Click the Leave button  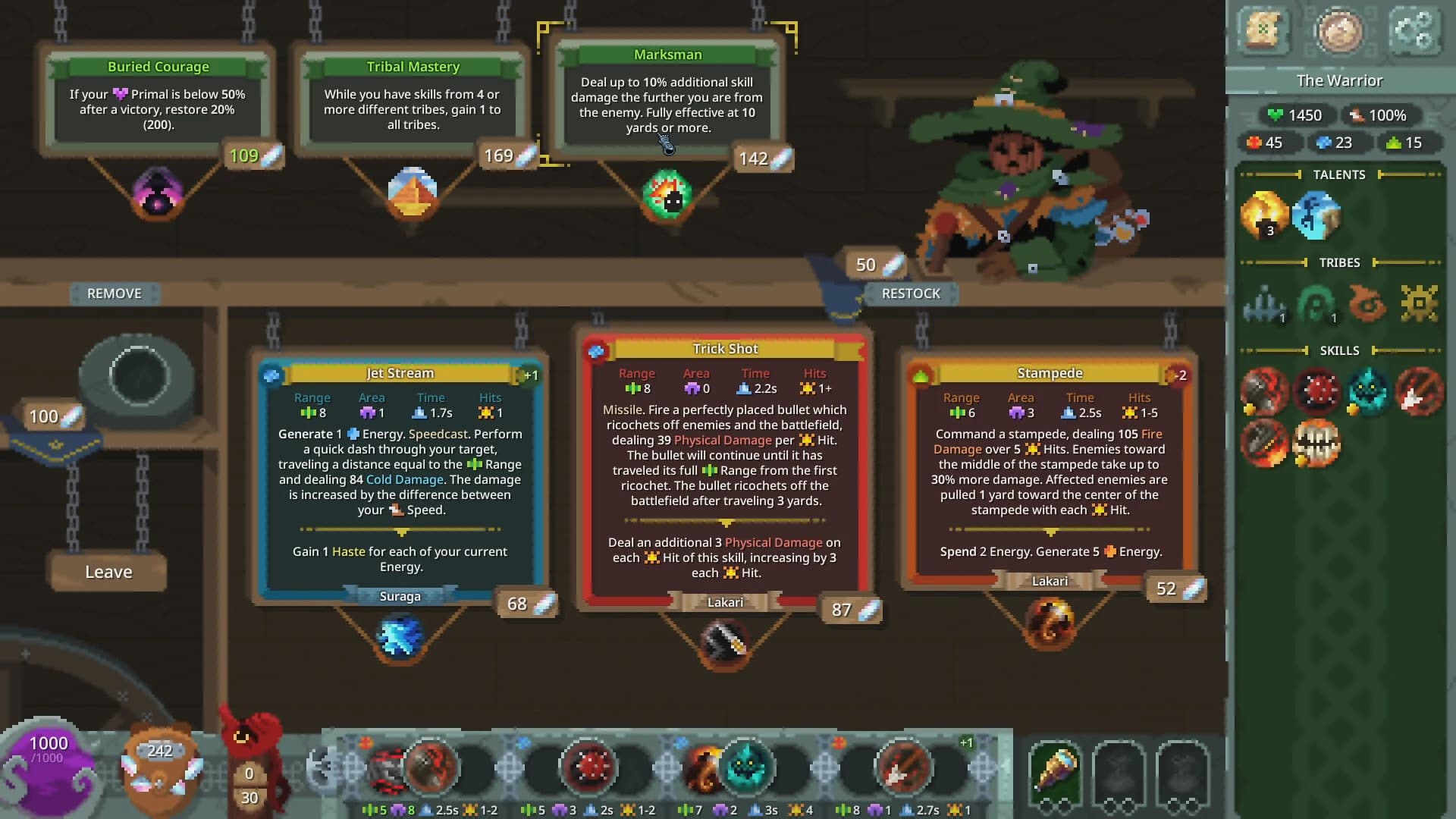tap(107, 572)
